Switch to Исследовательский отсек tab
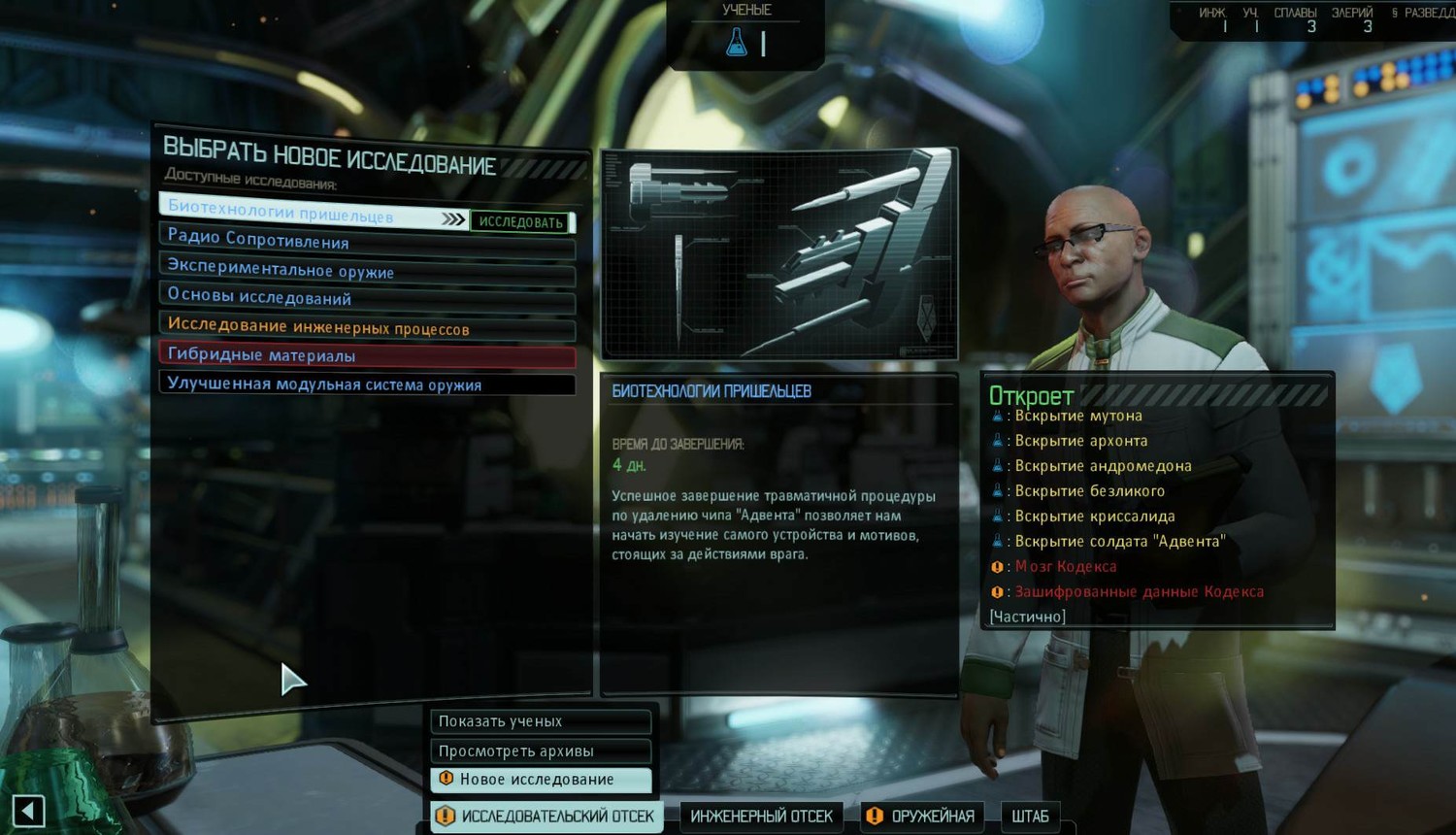Screen dimensions: 1456x835 (547, 817)
